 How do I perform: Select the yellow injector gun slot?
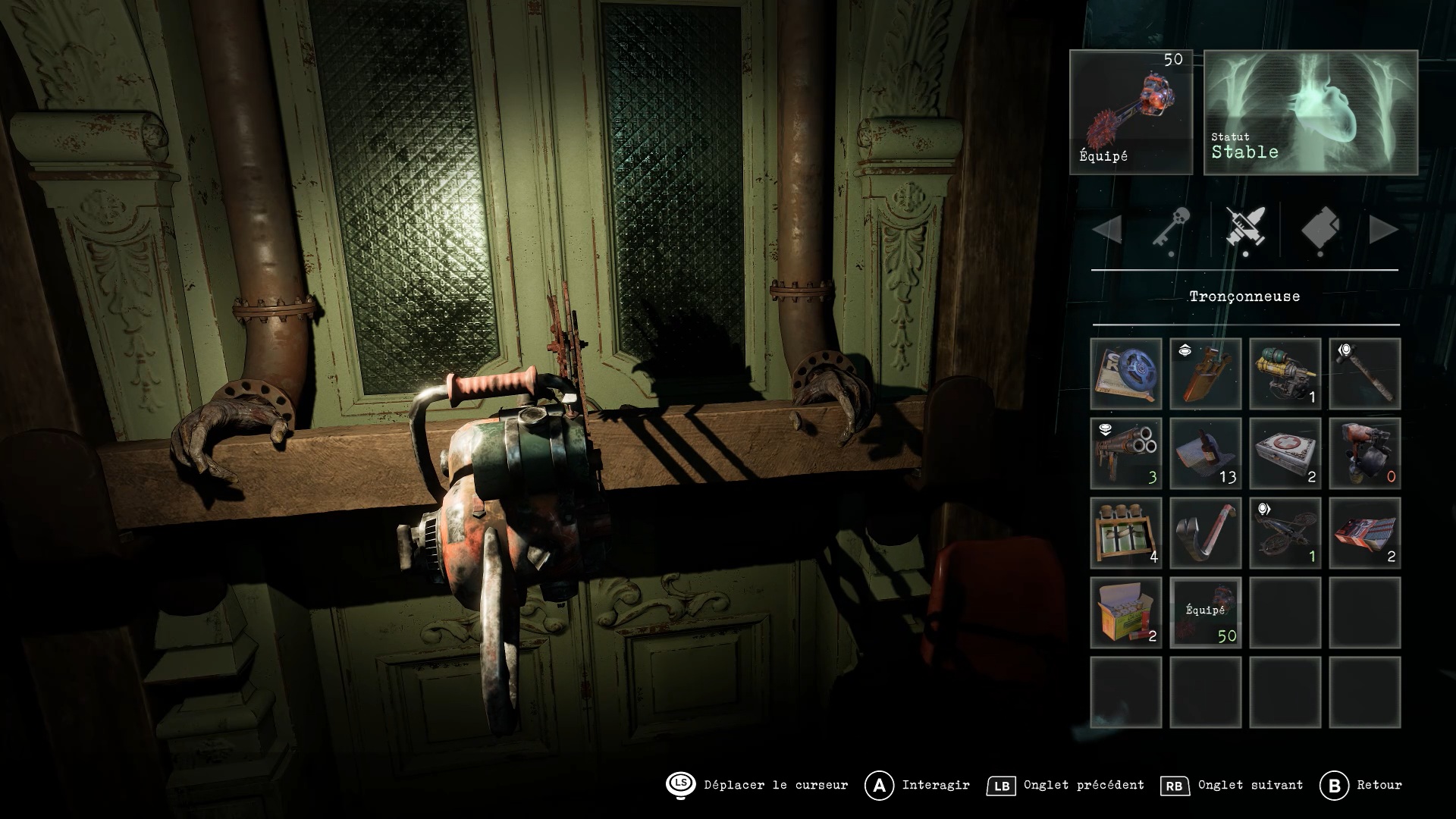pyautogui.click(x=1285, y=375)
